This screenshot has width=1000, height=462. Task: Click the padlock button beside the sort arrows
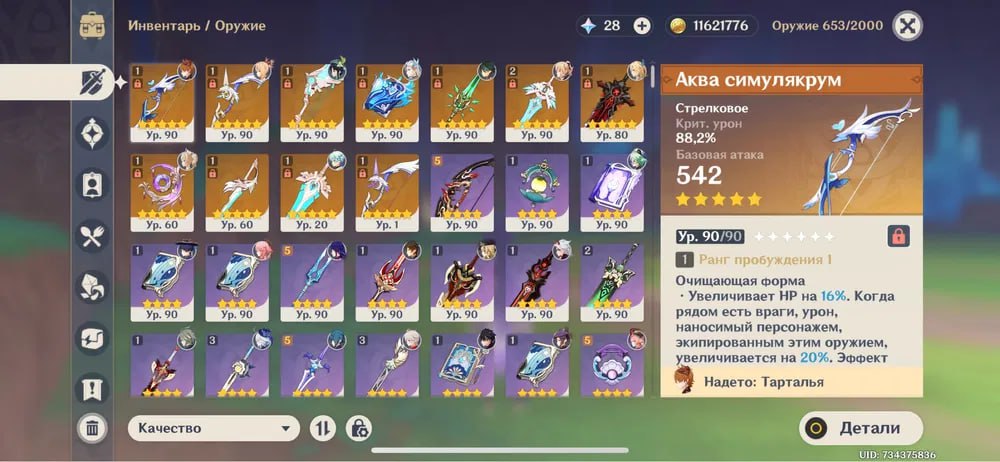pos(358,428)
